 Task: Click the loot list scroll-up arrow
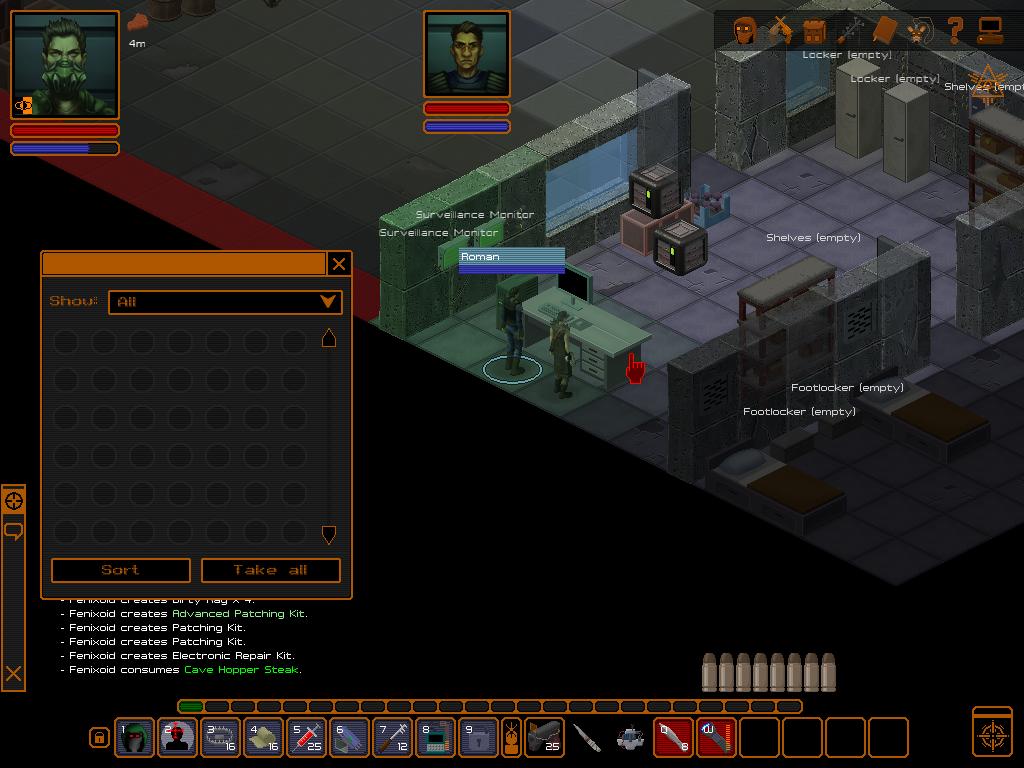pos(328,339)
